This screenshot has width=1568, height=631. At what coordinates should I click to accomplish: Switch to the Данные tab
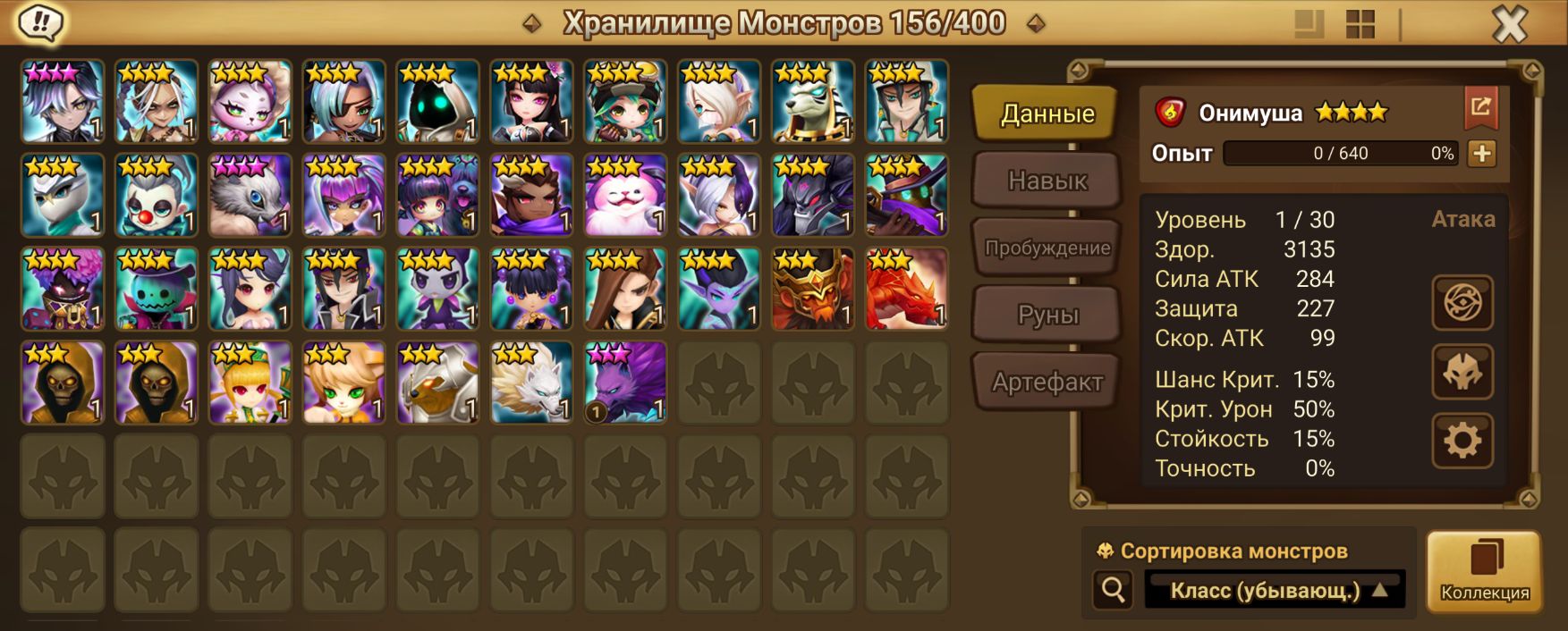click(x=1047, y=114)
